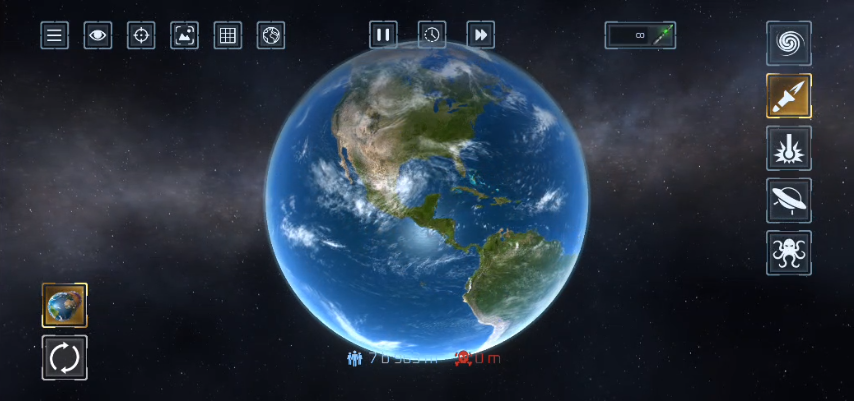
Task: Select the globe icon in top bar
Action: [x=271, y=35]
